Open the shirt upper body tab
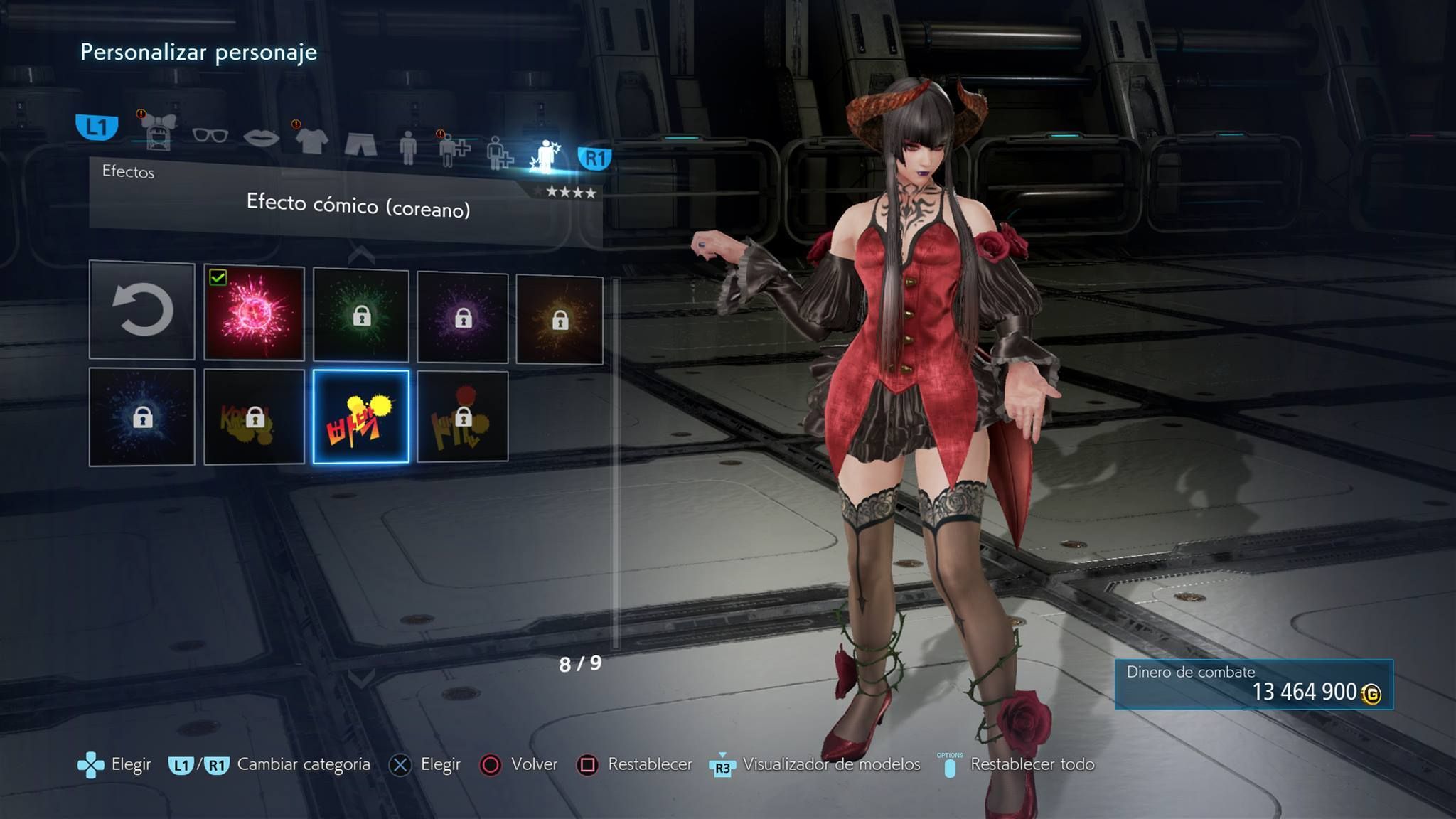This screenshot has height=819, width=1456. pyautogui.click(x=311, y=141)
